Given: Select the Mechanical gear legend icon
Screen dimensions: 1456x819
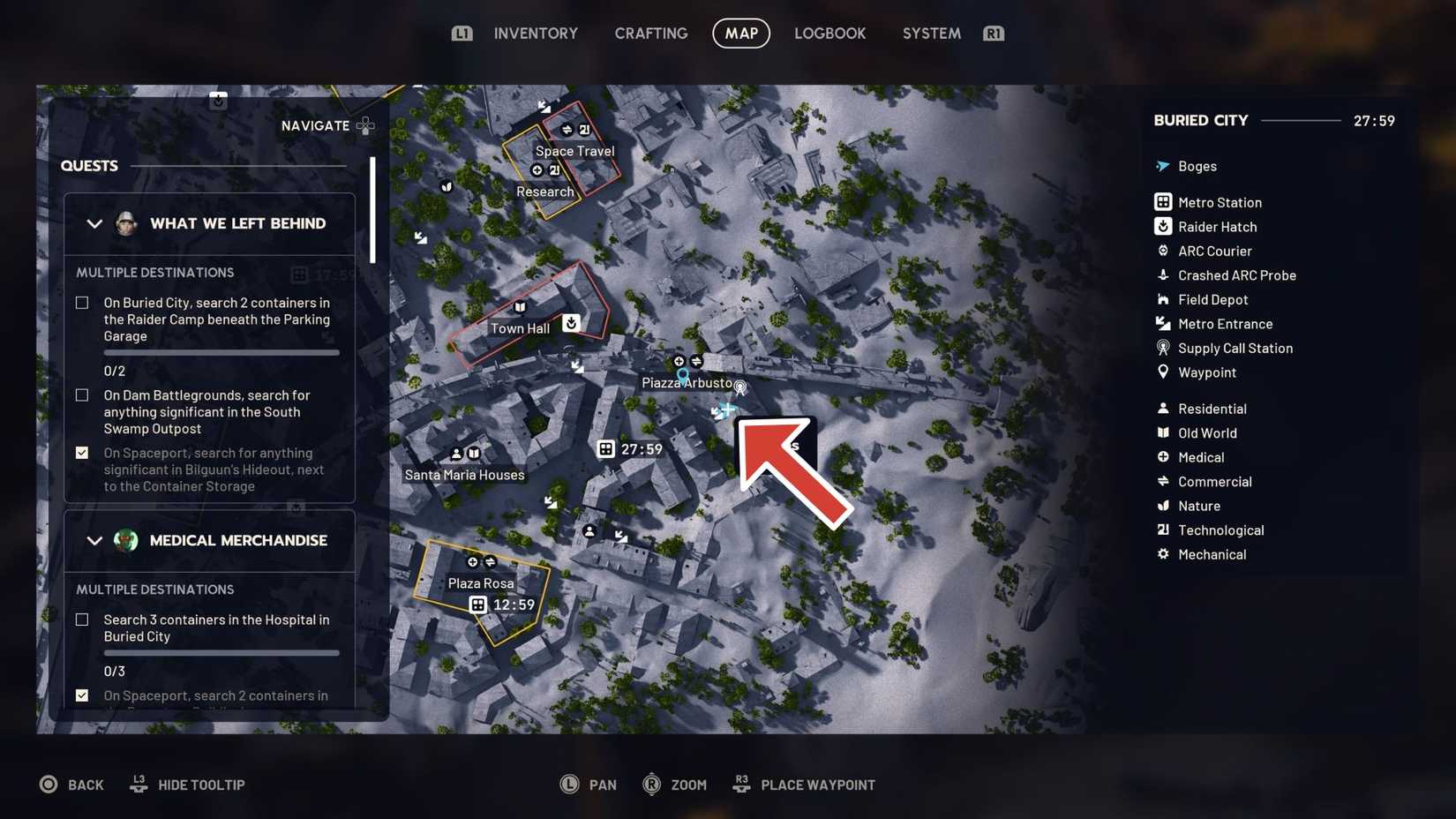Looking at the screenshot, I should 1161,554.
